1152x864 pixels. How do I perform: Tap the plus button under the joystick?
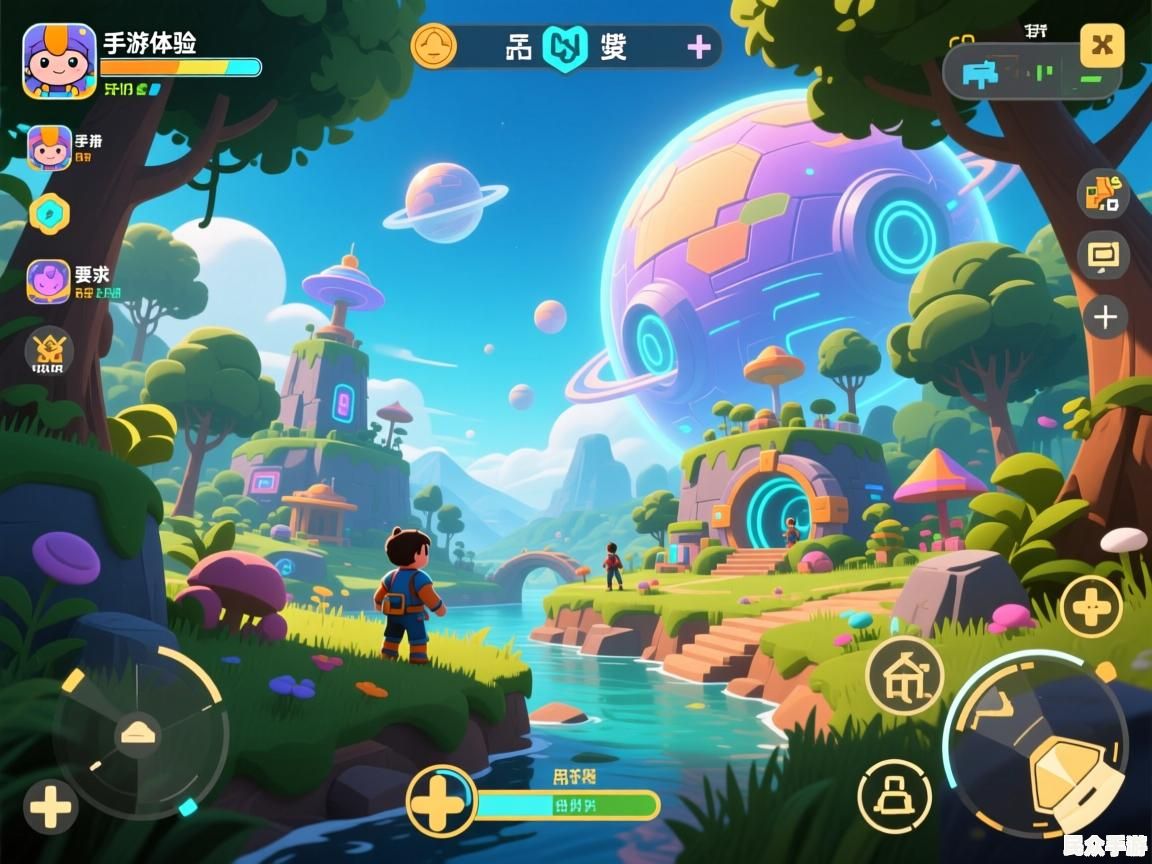point(51,806)
